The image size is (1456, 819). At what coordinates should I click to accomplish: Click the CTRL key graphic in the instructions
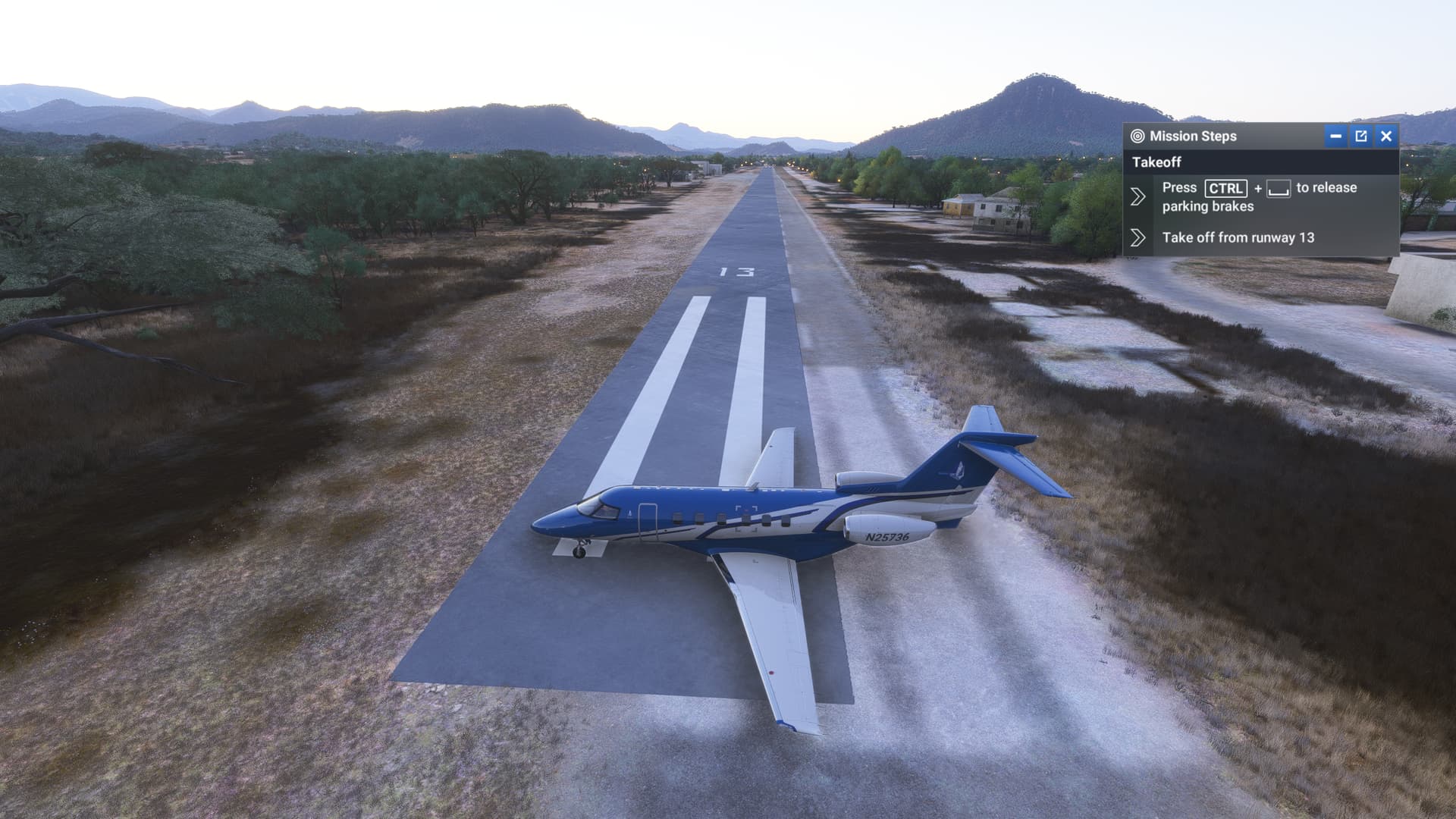tap(1226, 190)
